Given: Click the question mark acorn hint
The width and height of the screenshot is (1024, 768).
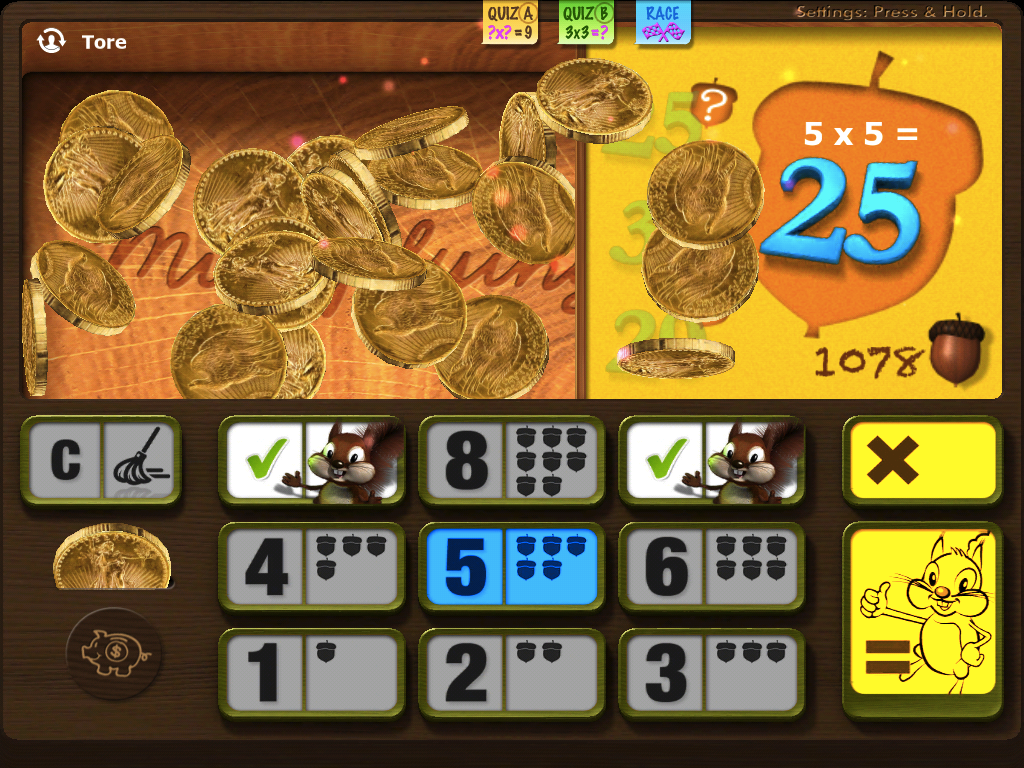Looking at the screenshot, I should click(x=714, y=102).
